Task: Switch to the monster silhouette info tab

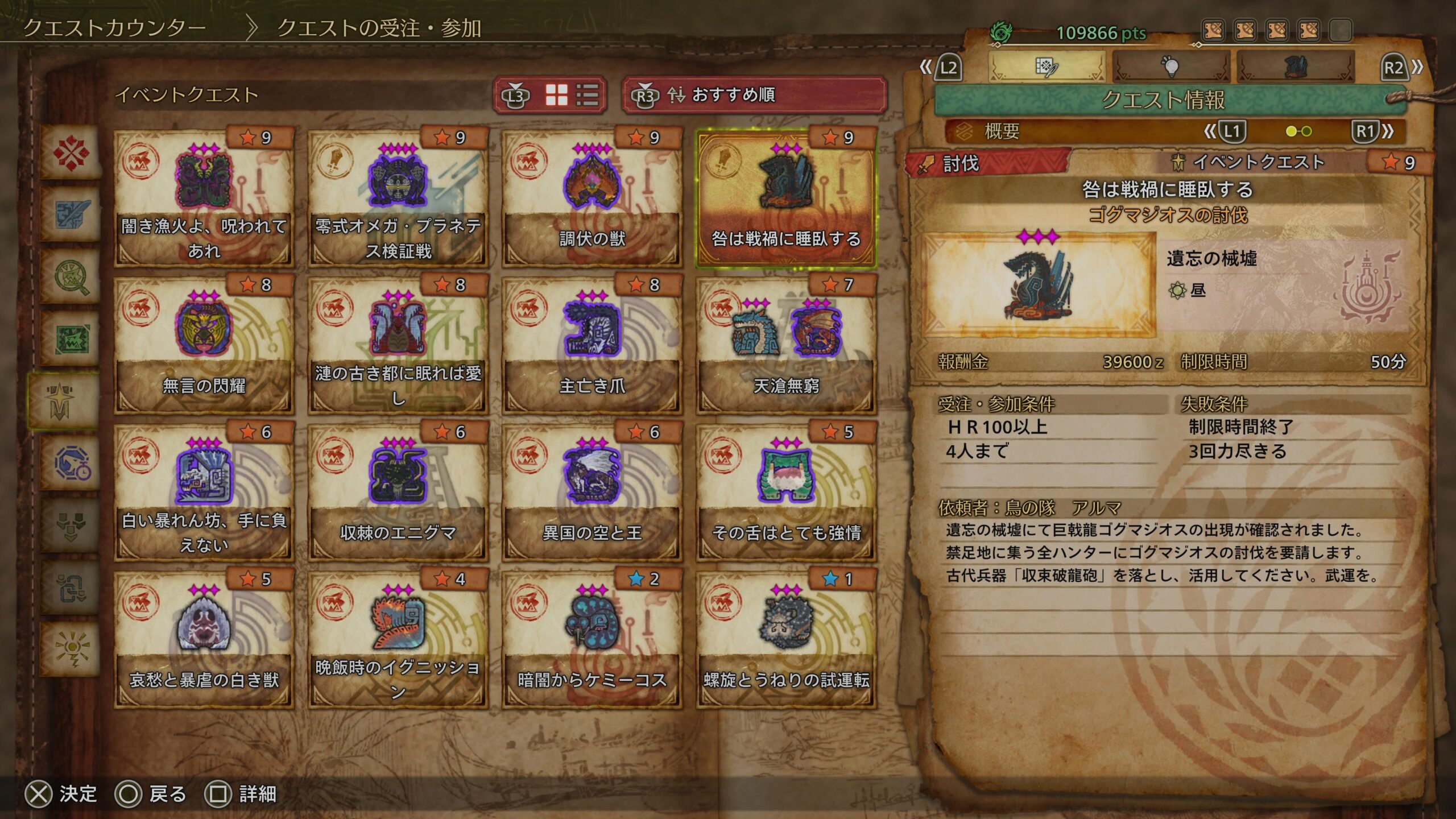Action: click(1295, 67)
